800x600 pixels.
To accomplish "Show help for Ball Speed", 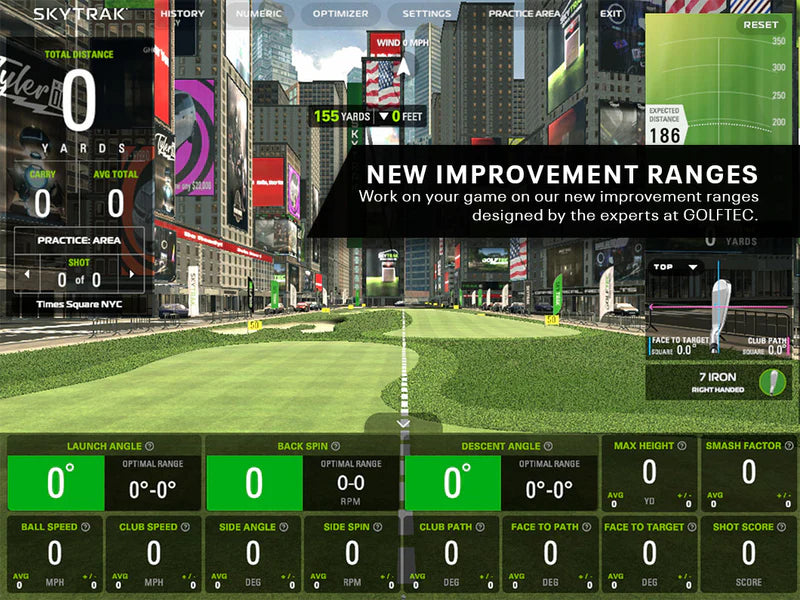I will point(85,527).
